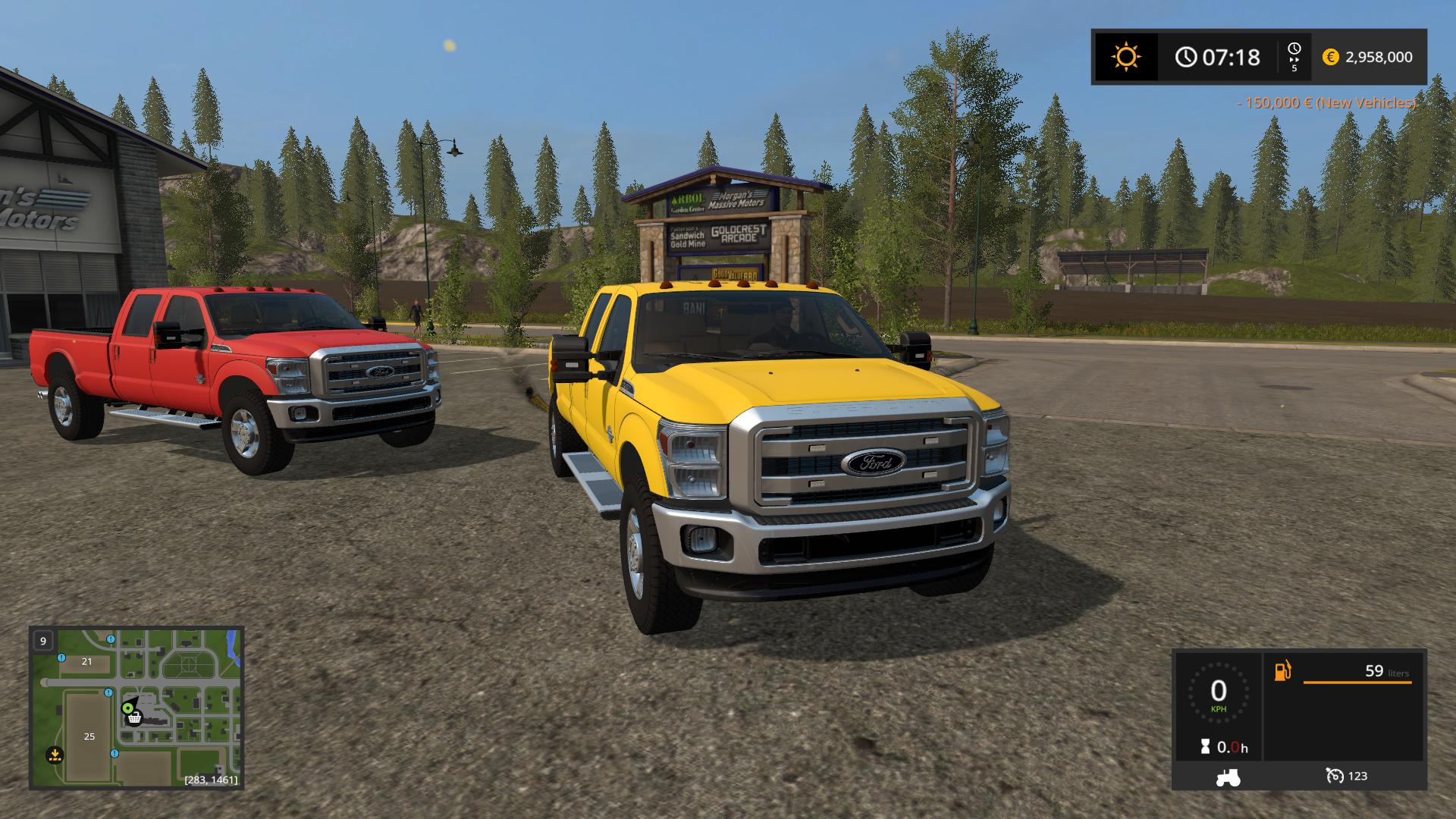Select the time acceleration clock icon
The height and width of the screenshot is (819, 1456).
(1294, 50)
